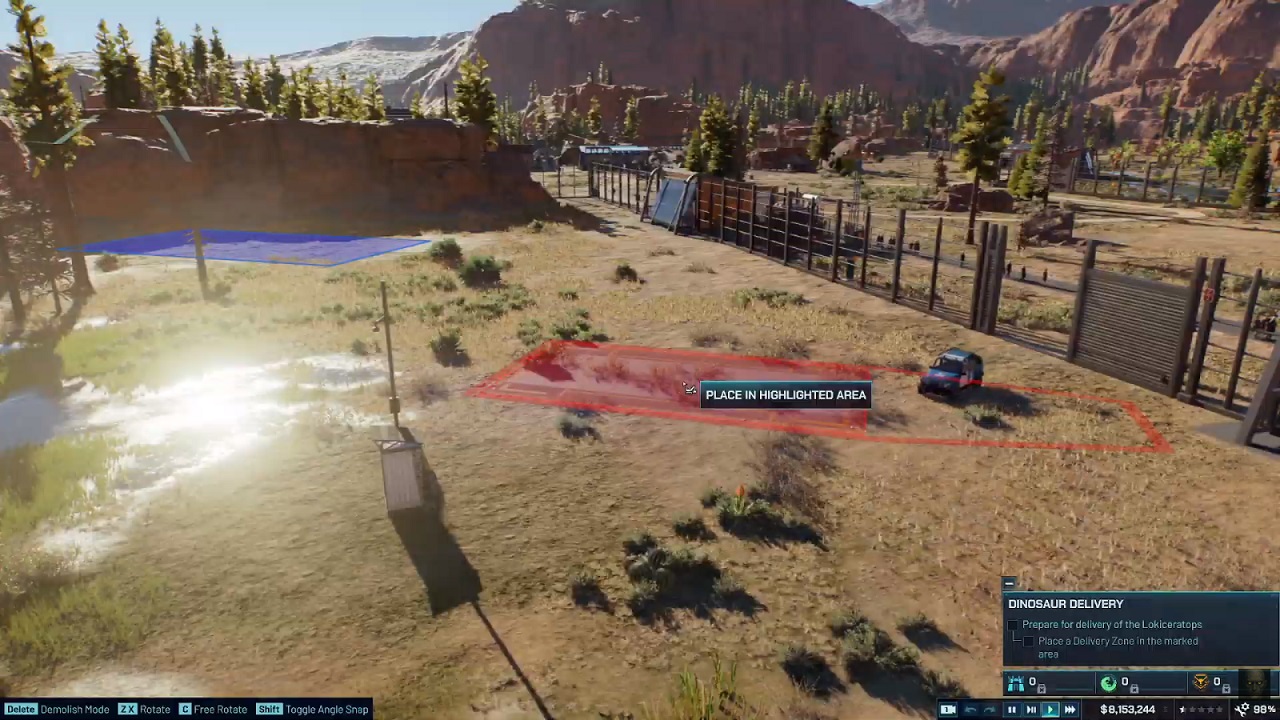Select the blue gate points icon
The width and height of the screenshot is (1280, 720).
point(1016,684)
